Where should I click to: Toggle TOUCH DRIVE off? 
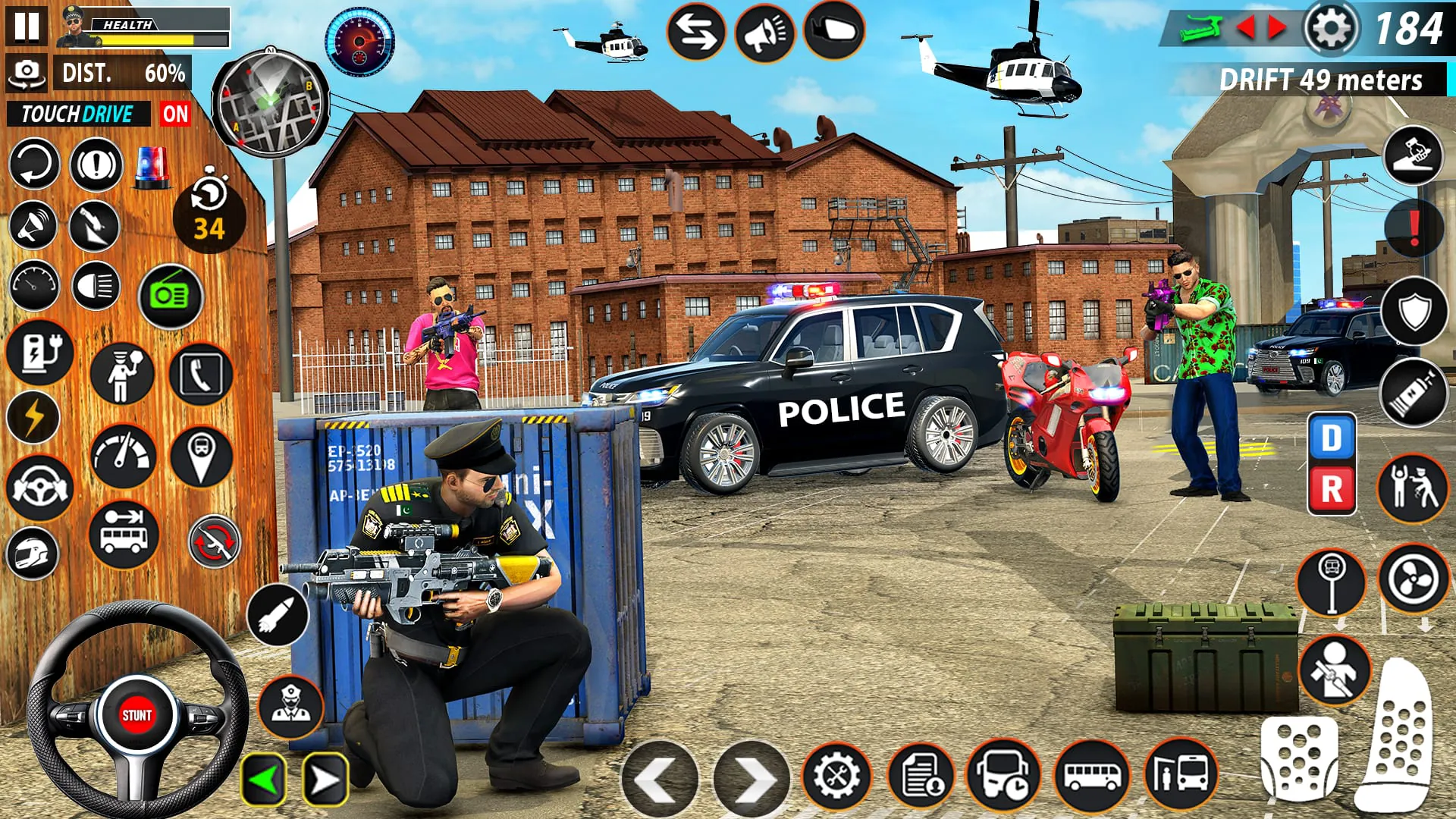click(x=176, y=115)
